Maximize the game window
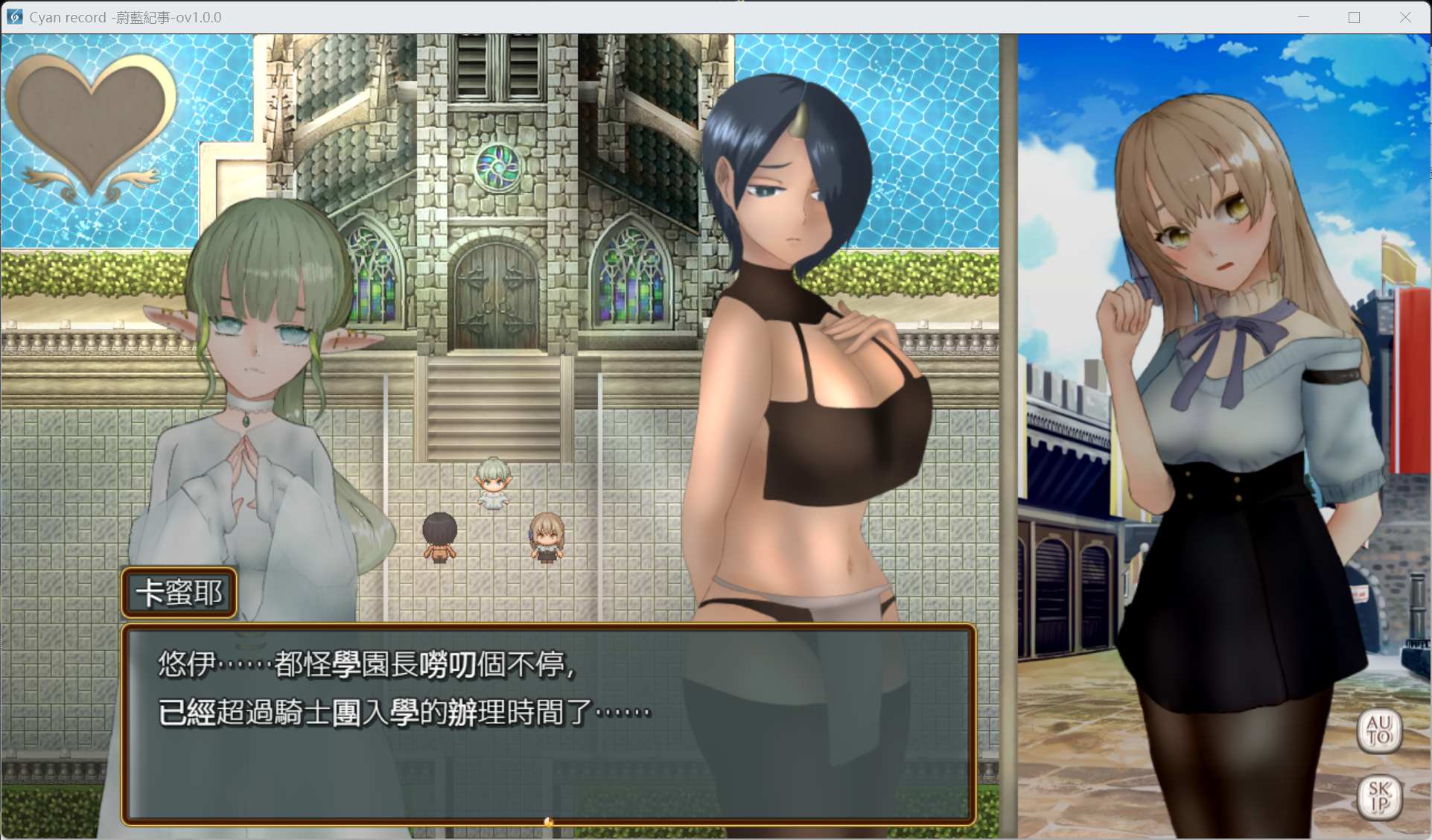The width and height of the screenshot is (1432, 840). click(1354, 17)
